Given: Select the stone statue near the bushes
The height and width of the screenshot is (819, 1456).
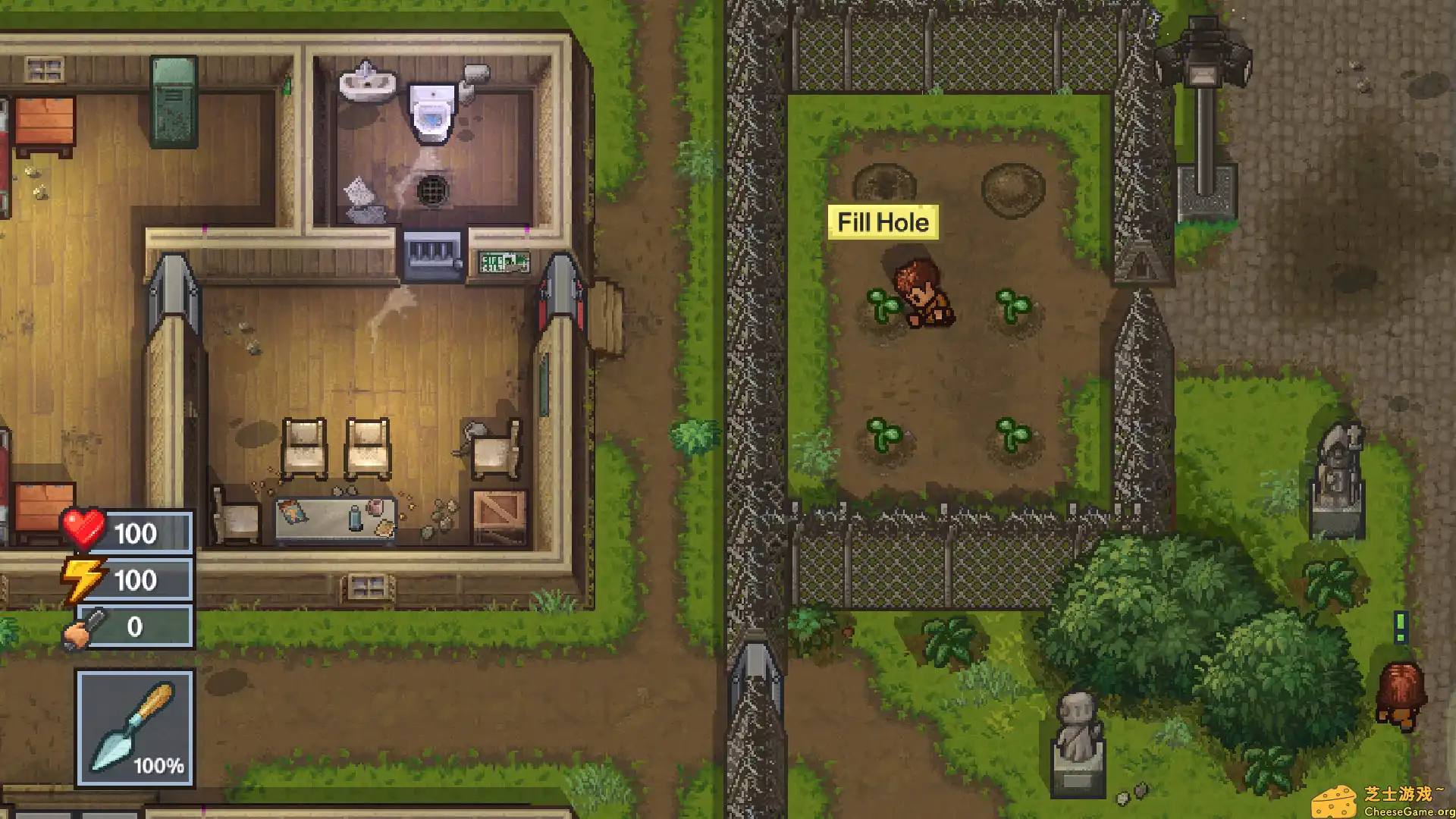Looking at the screenshot, I should click(x=1078, y=728).
